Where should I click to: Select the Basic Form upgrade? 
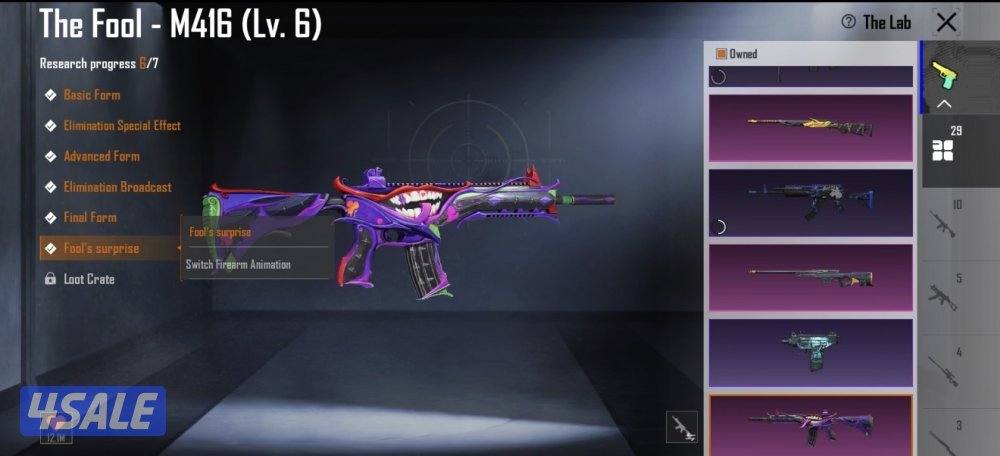91,95
